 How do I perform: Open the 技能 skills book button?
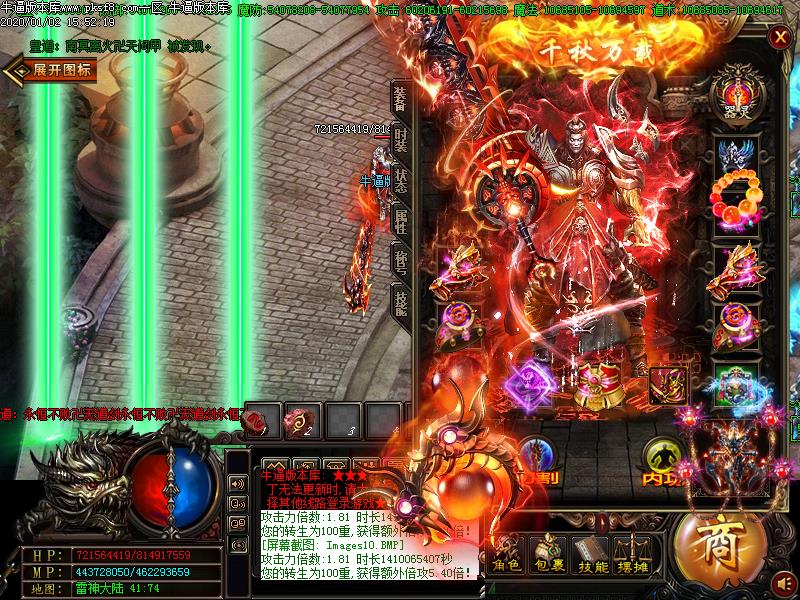592,554
